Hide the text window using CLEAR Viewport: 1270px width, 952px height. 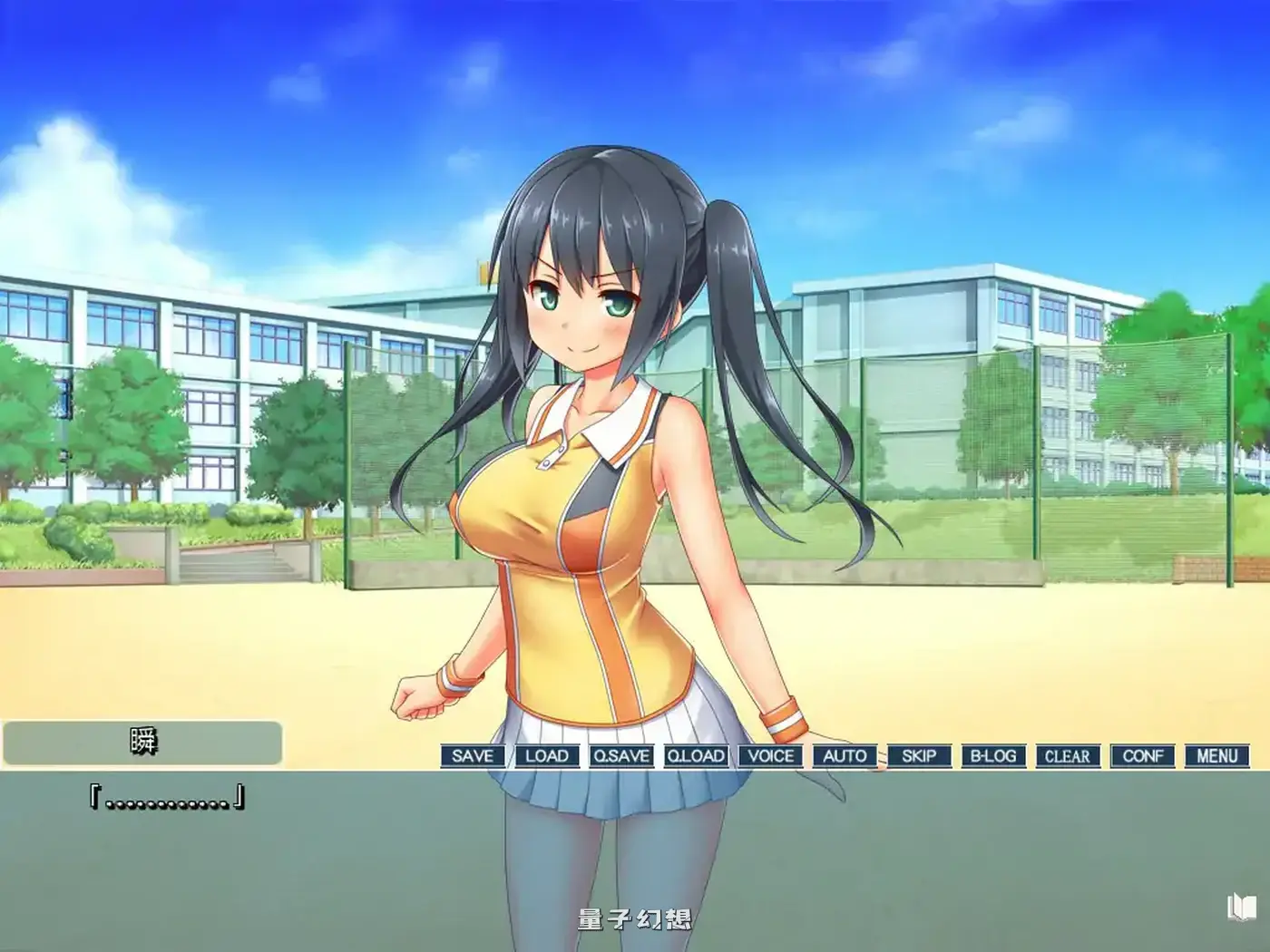(1070, 755)
